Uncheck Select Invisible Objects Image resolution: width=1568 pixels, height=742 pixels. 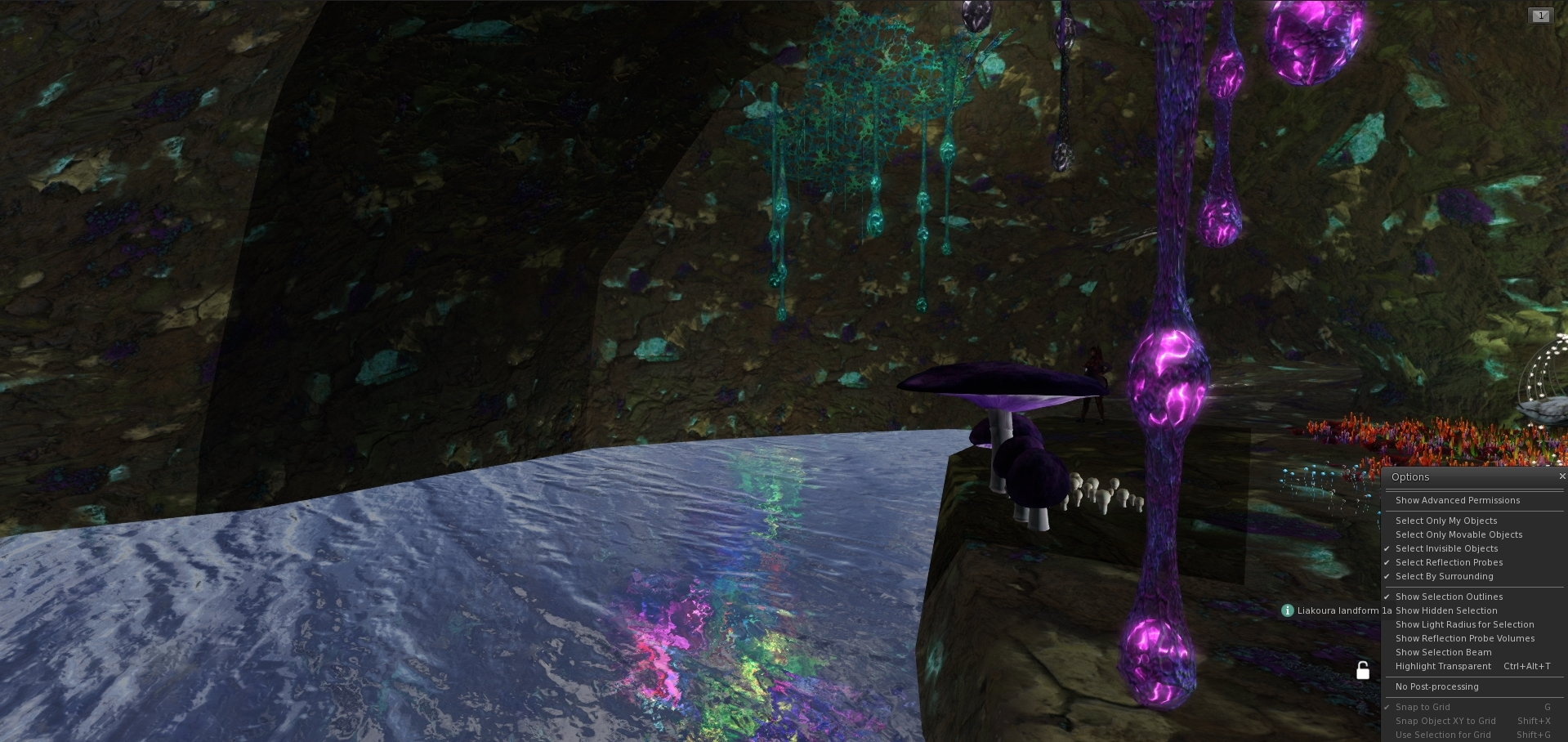click(x=1446, y=548)
